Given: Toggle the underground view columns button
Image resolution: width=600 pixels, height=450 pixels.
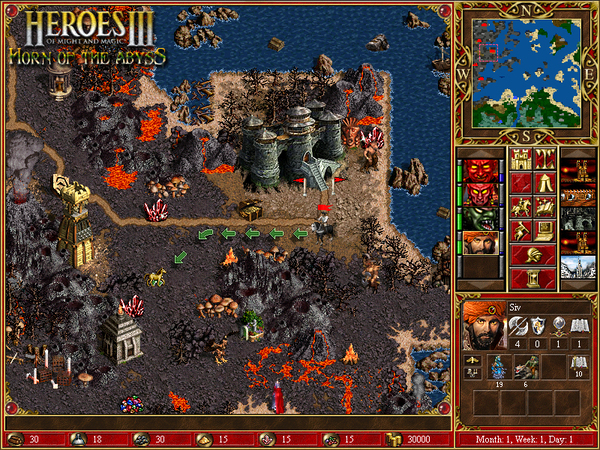Looking at the screenshot, I should [x=546, y=159].
